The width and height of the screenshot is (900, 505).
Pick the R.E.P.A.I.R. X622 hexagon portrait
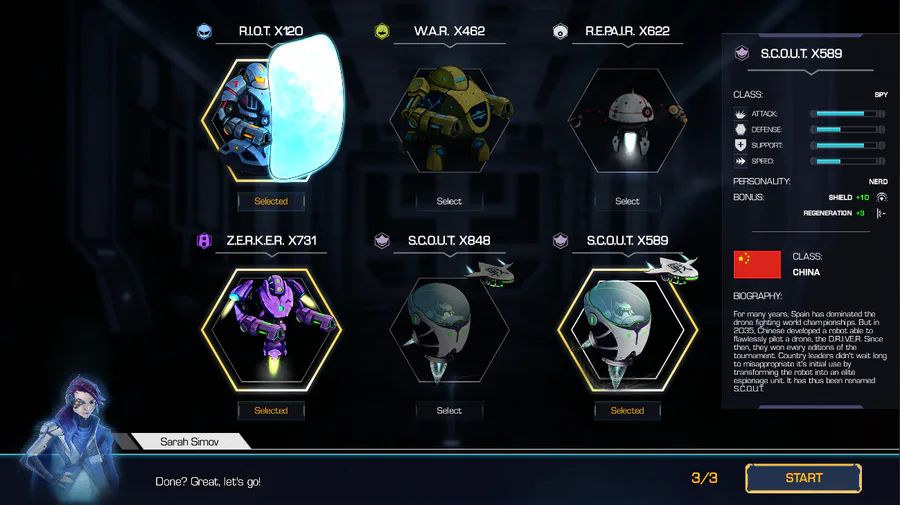coord(627,120)
